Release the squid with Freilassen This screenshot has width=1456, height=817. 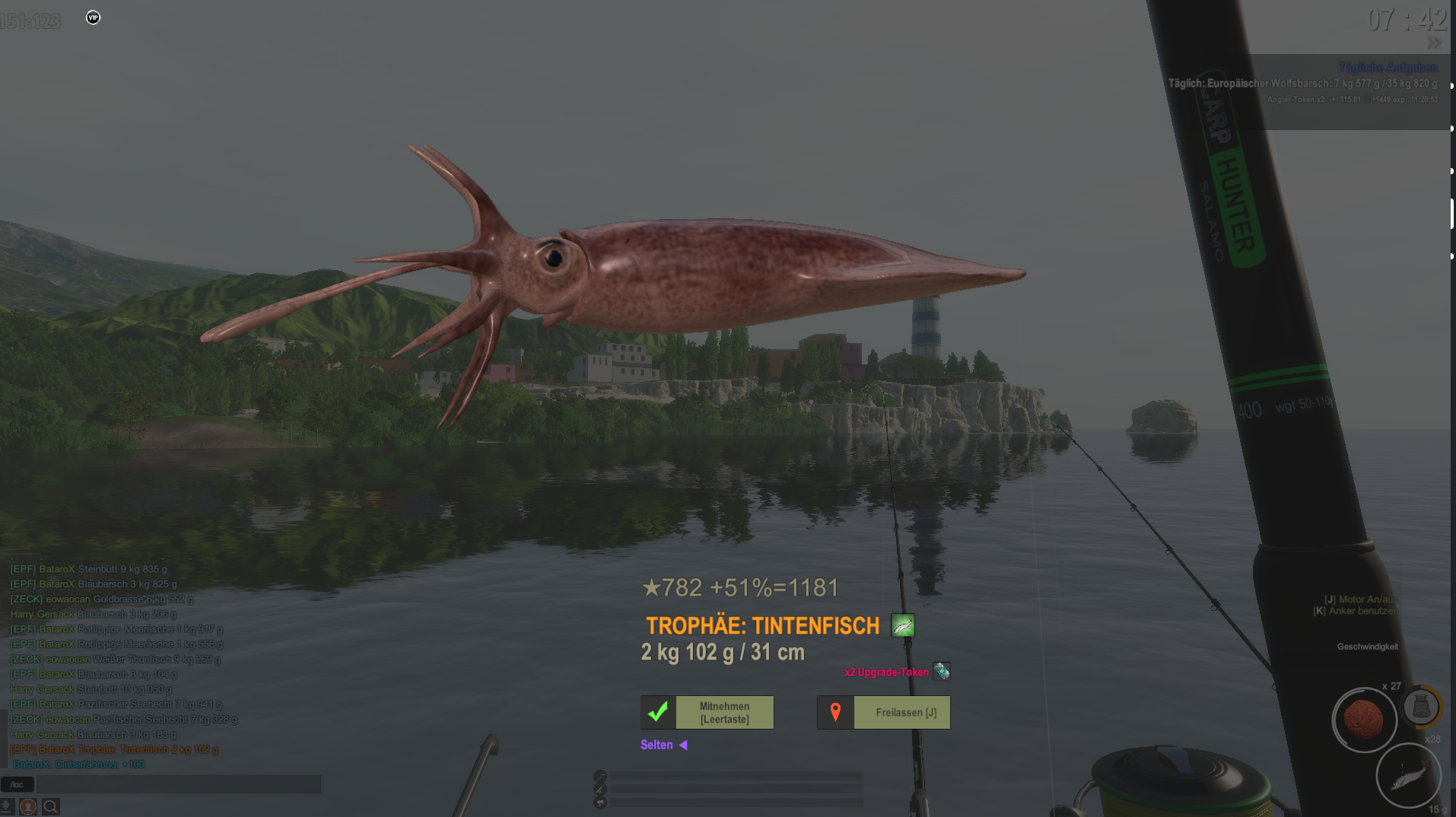pyautogui.click(x=884, y=713)
